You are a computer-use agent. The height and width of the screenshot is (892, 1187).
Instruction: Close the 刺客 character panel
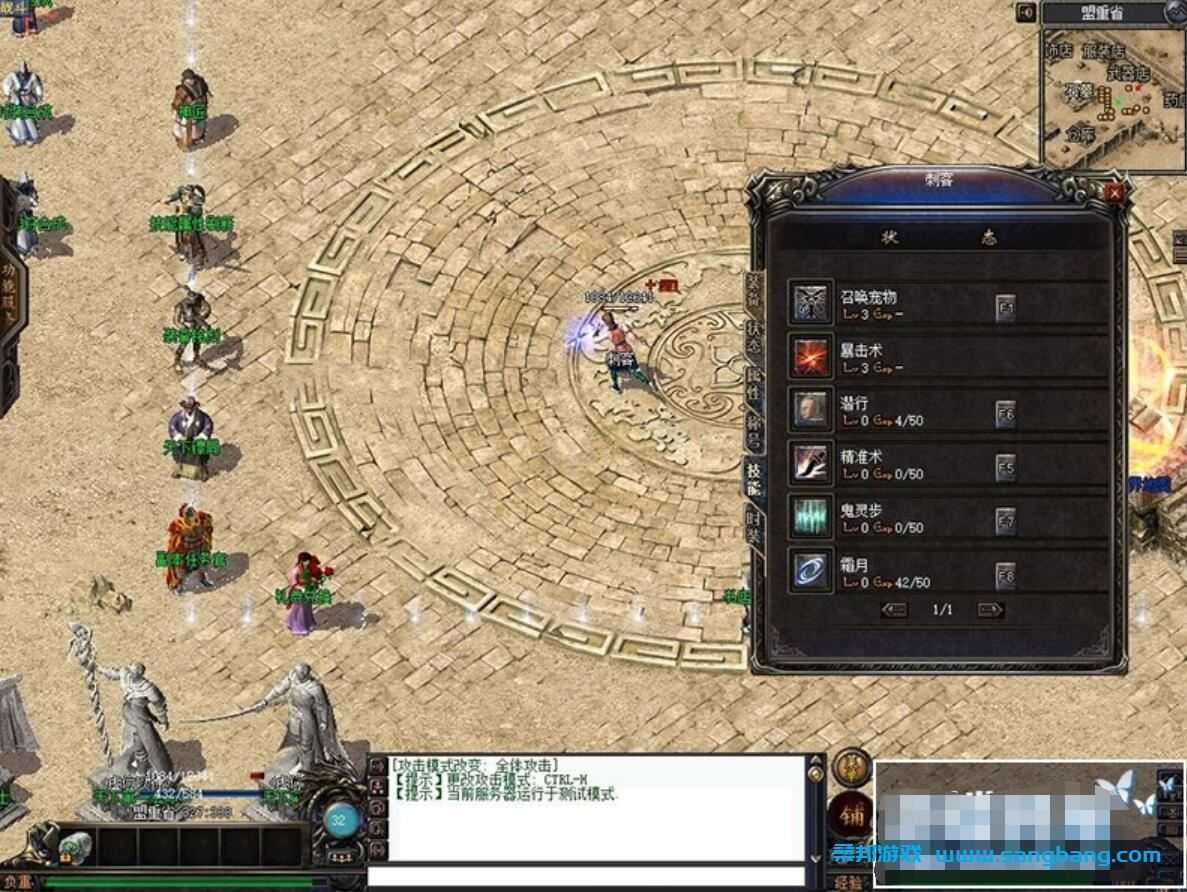1115,192
